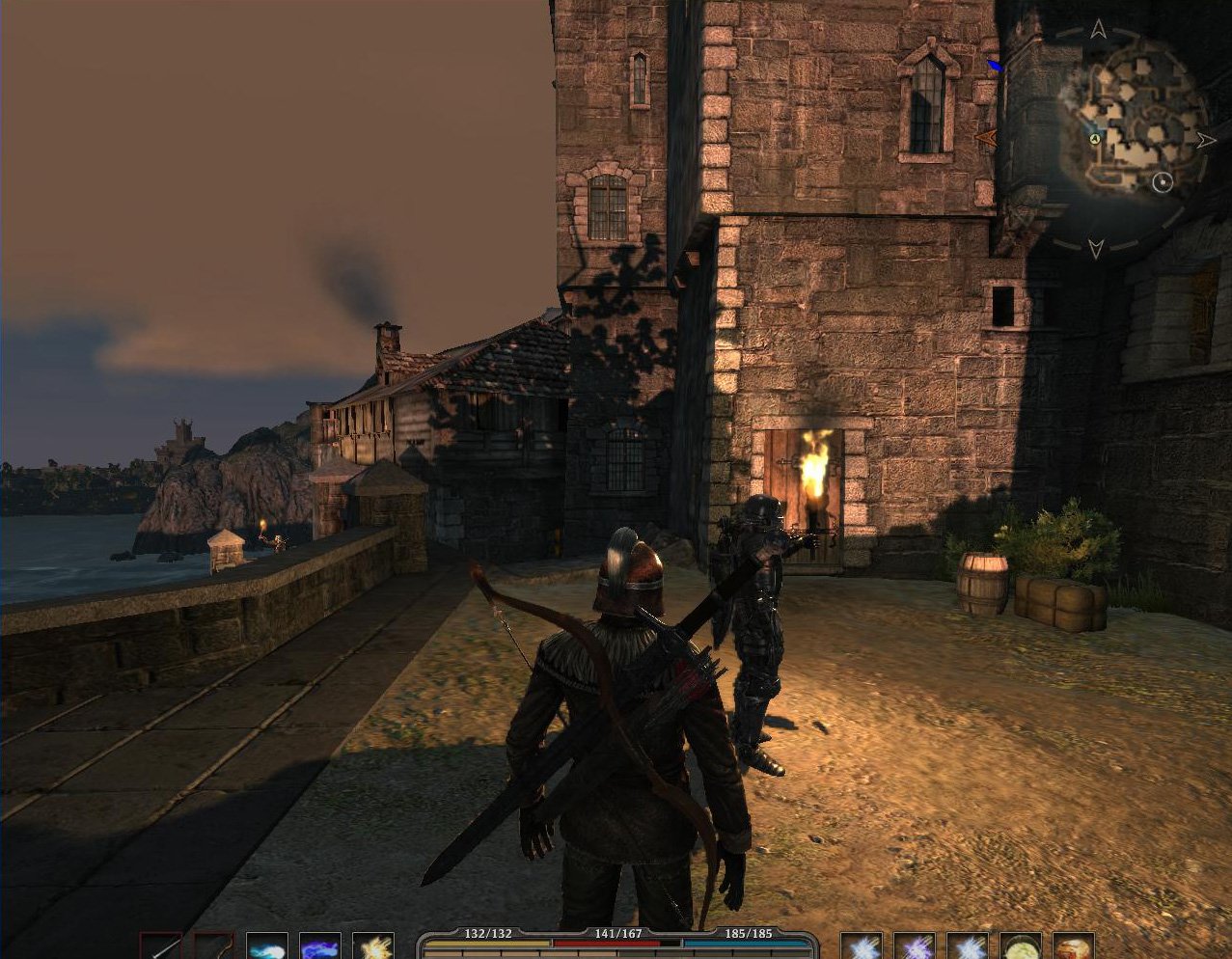This screenshot has width=1232, height=959.
Task: Cast the cyan comet spell
Action: click(266, 945)
